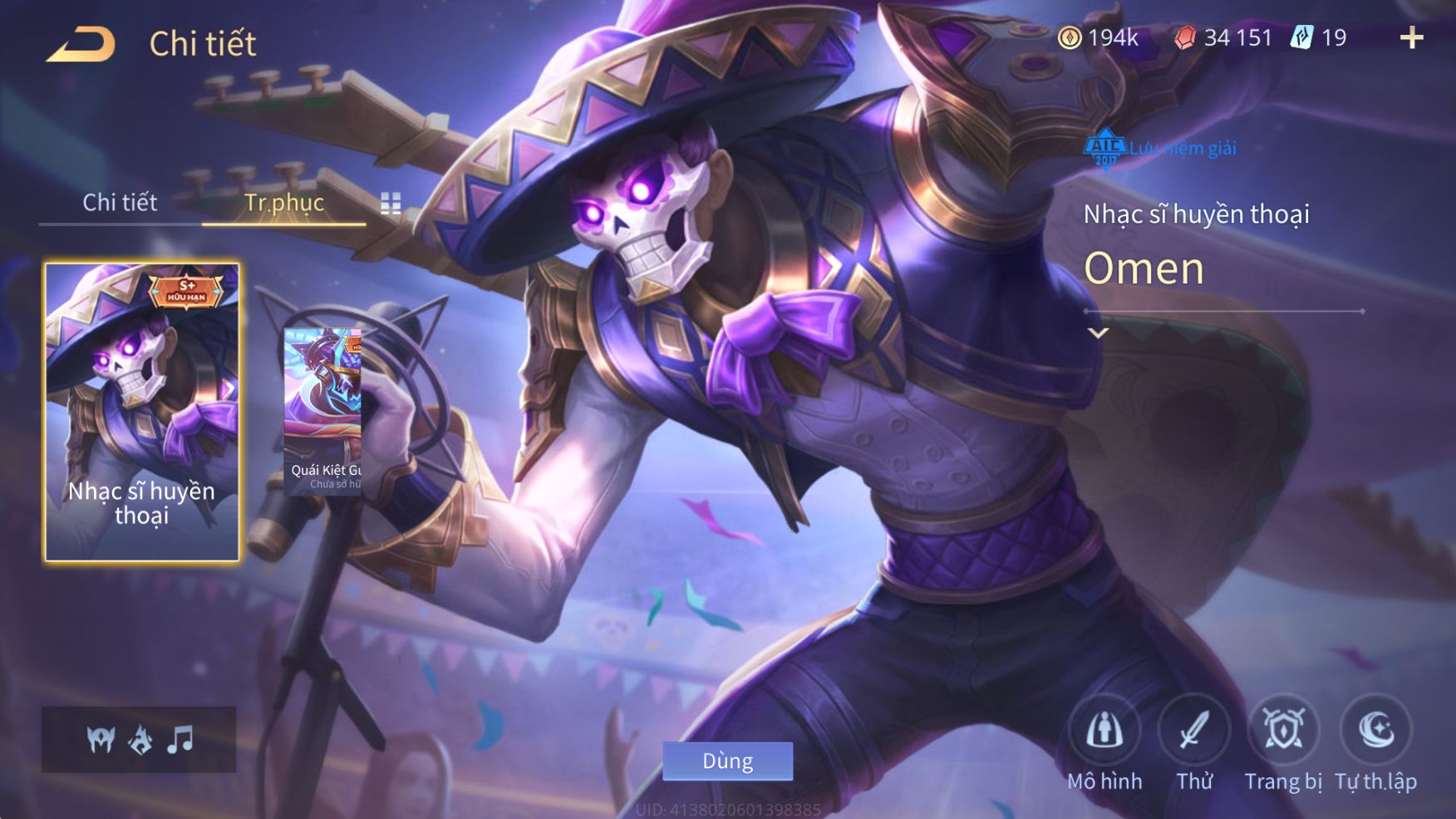Open the Tr.phục skins tab
Image resolution: width=1456 pixels, height=819 pixels.
pos(283,202)
